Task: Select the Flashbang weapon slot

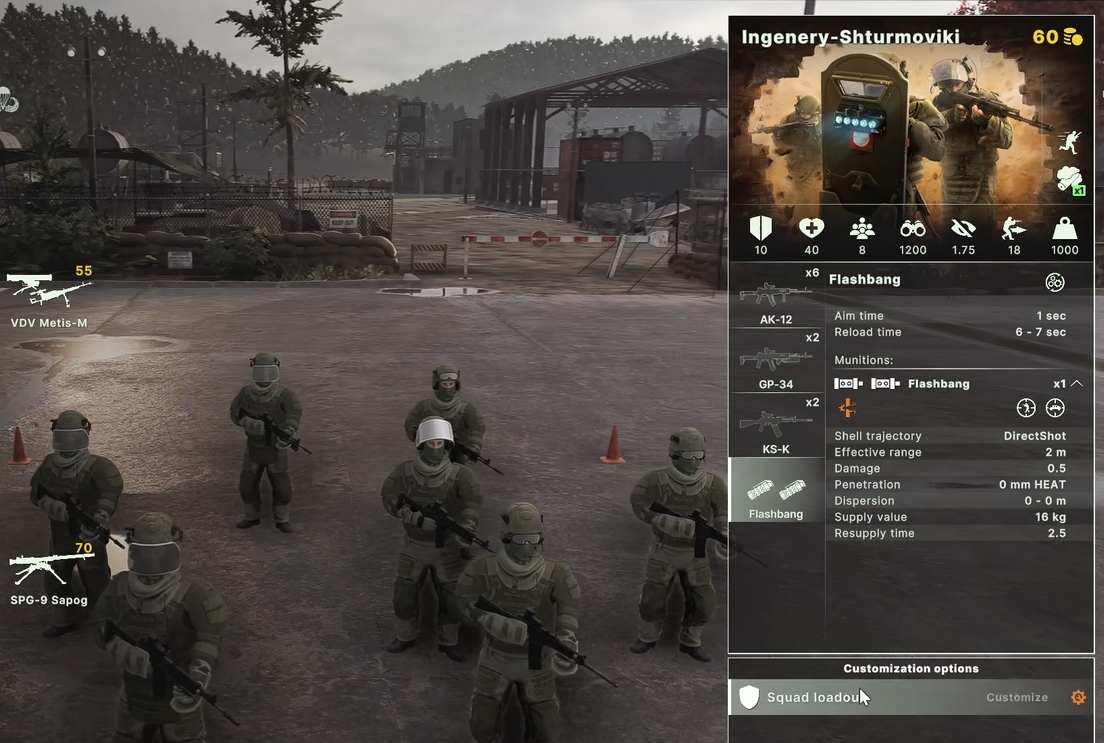Action: (776, 492)
